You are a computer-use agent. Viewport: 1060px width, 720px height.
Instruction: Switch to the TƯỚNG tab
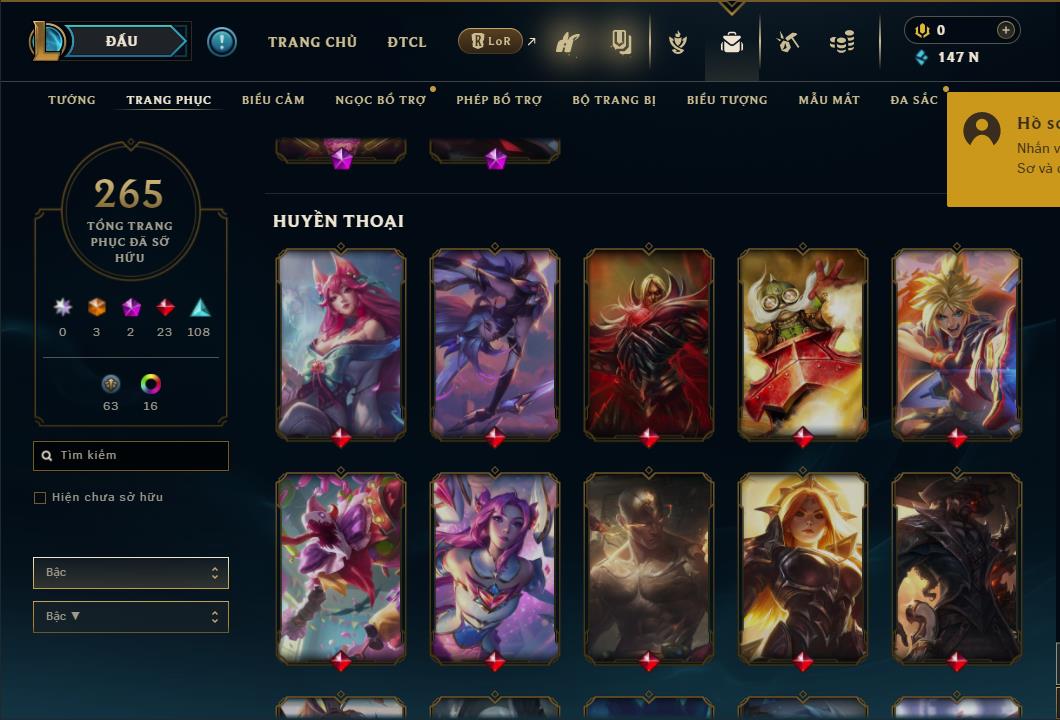(x=72, y=100)
